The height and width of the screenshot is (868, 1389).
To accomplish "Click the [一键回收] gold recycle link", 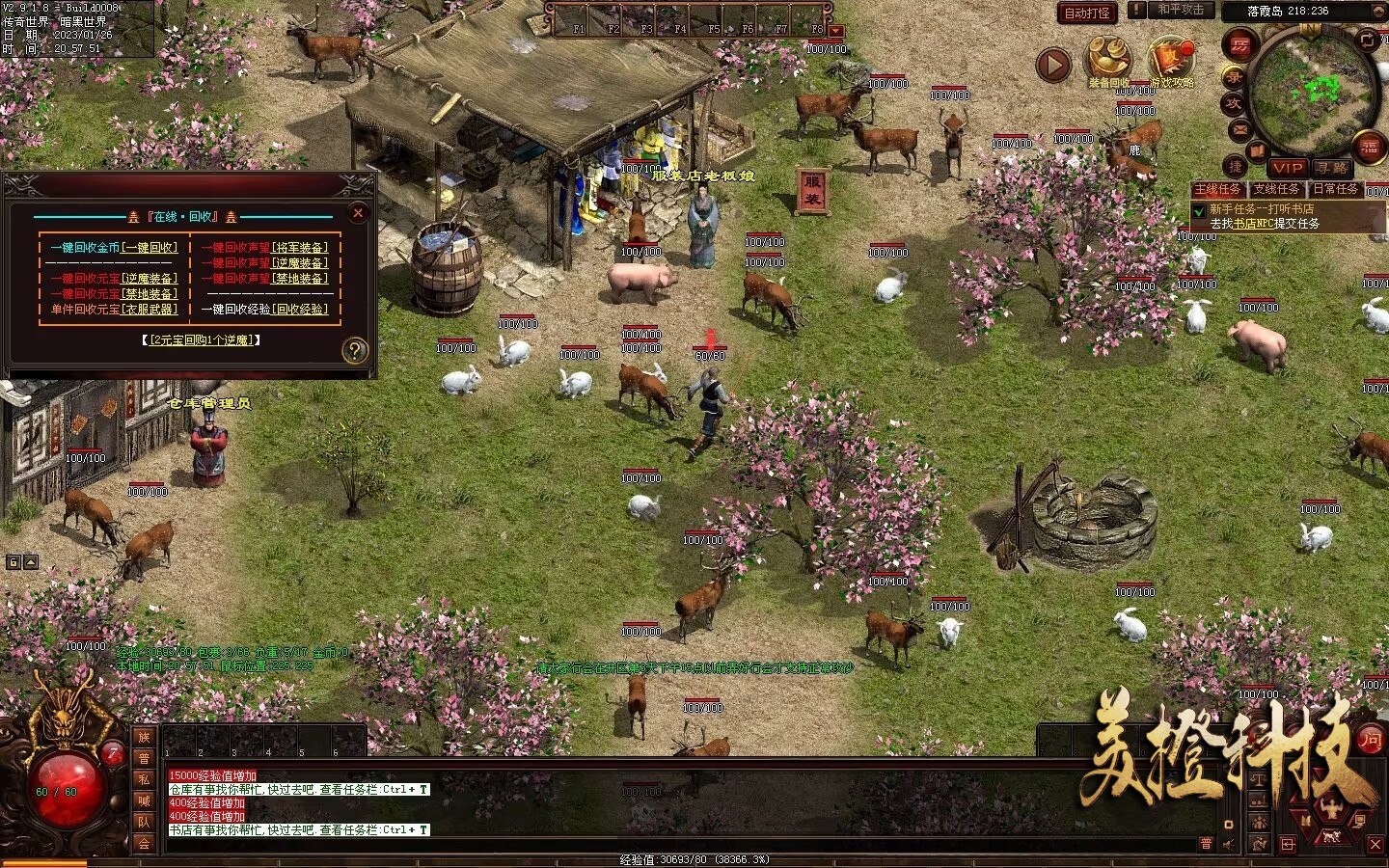I will coord(150,248).
